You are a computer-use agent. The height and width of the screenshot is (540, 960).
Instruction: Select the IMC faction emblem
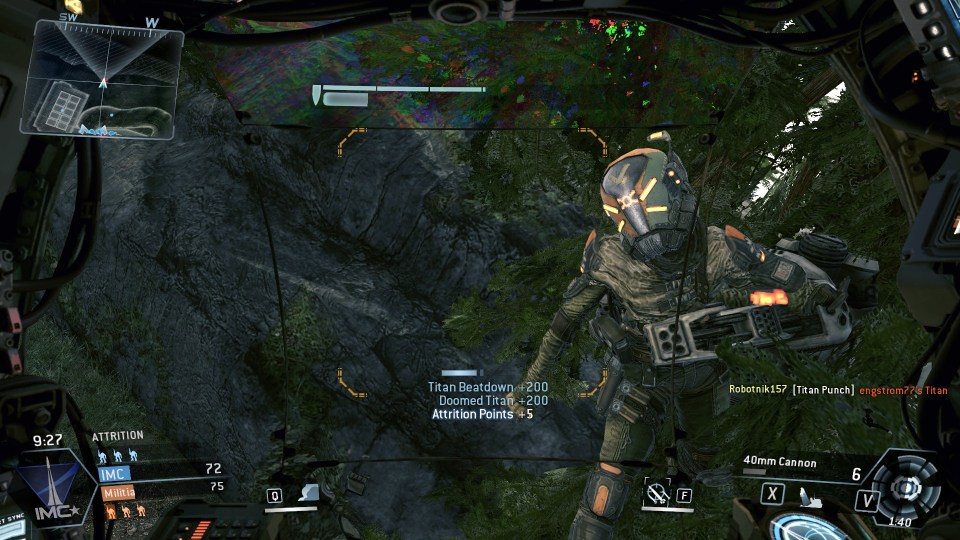coord(50,488)
